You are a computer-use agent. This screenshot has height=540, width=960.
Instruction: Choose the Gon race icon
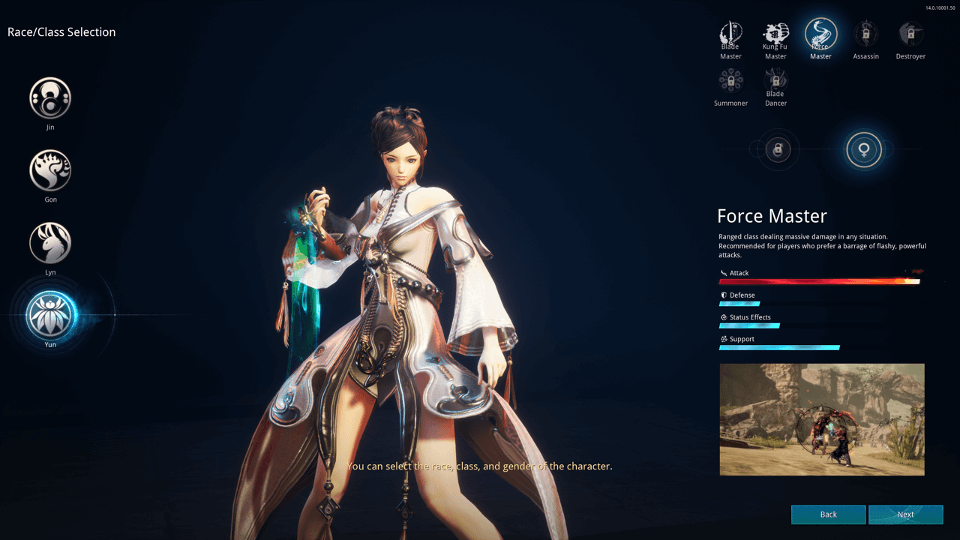tap(50, 170)
